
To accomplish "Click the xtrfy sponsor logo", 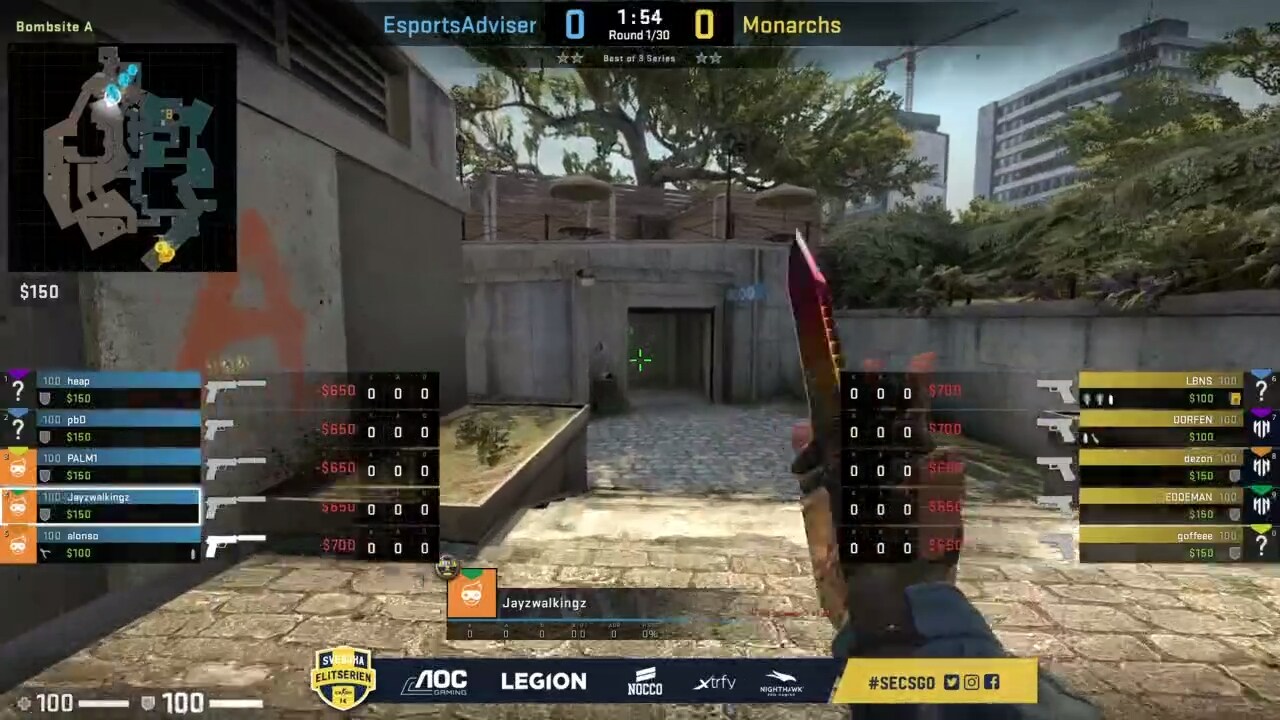I will [715, 681].
